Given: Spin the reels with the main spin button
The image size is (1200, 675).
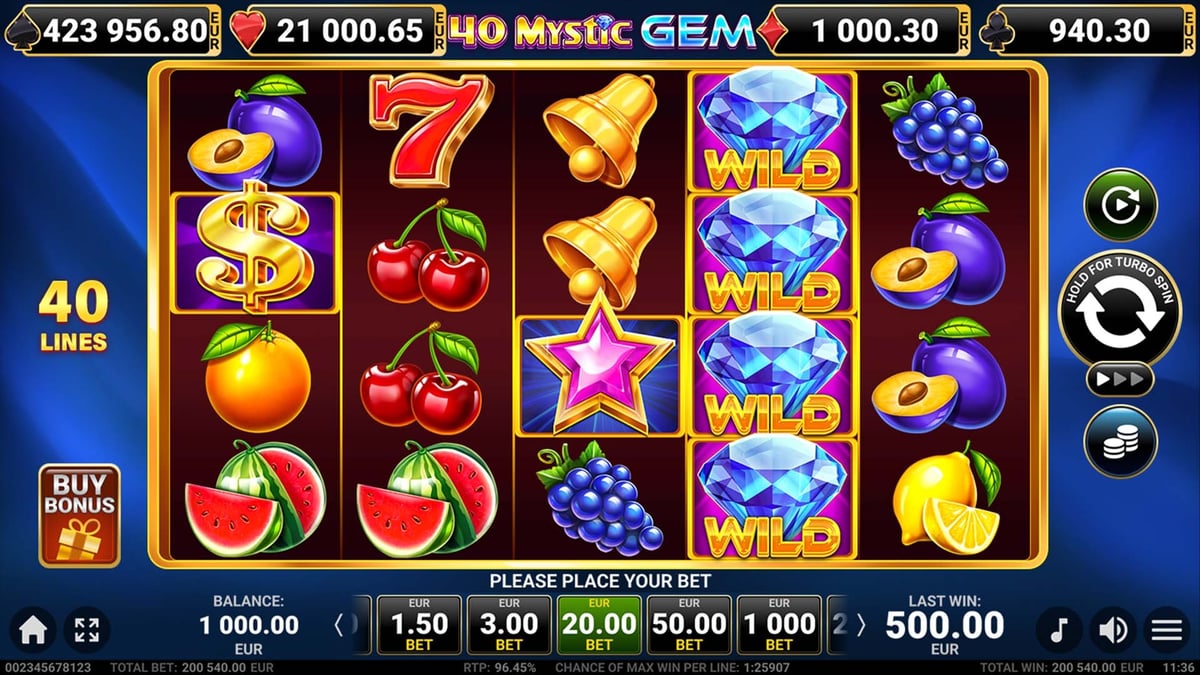Looking at the screenshot, I should pos(1120,311).
